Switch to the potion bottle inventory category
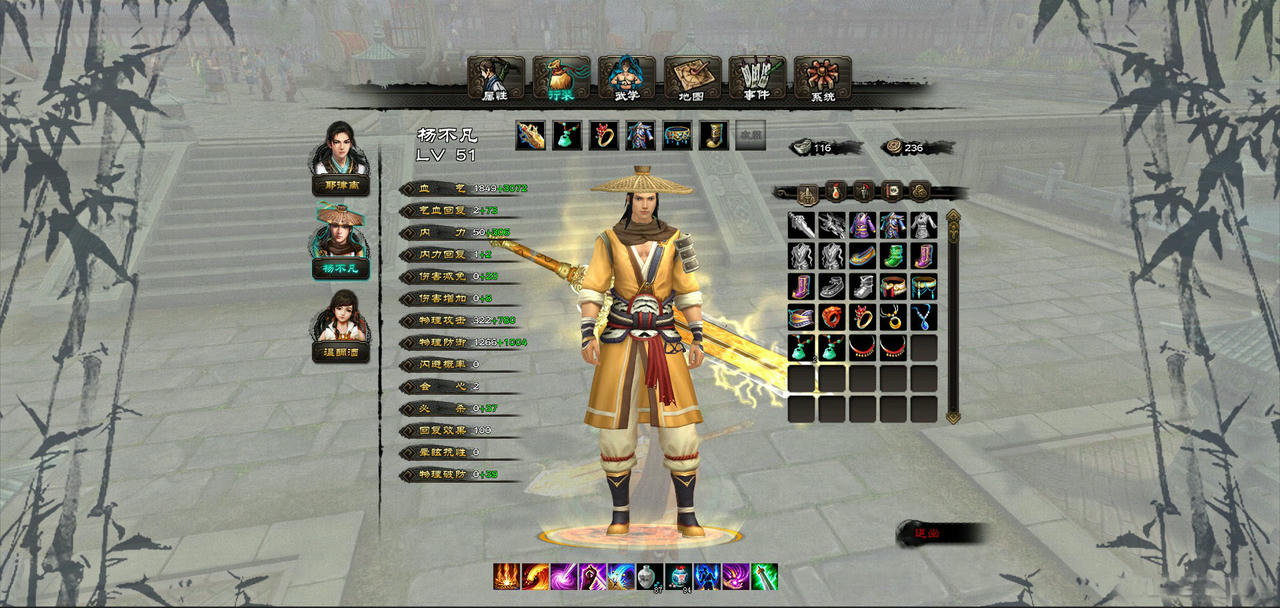This screenshot has height=608, width=1280. click(x=836, y=191)
